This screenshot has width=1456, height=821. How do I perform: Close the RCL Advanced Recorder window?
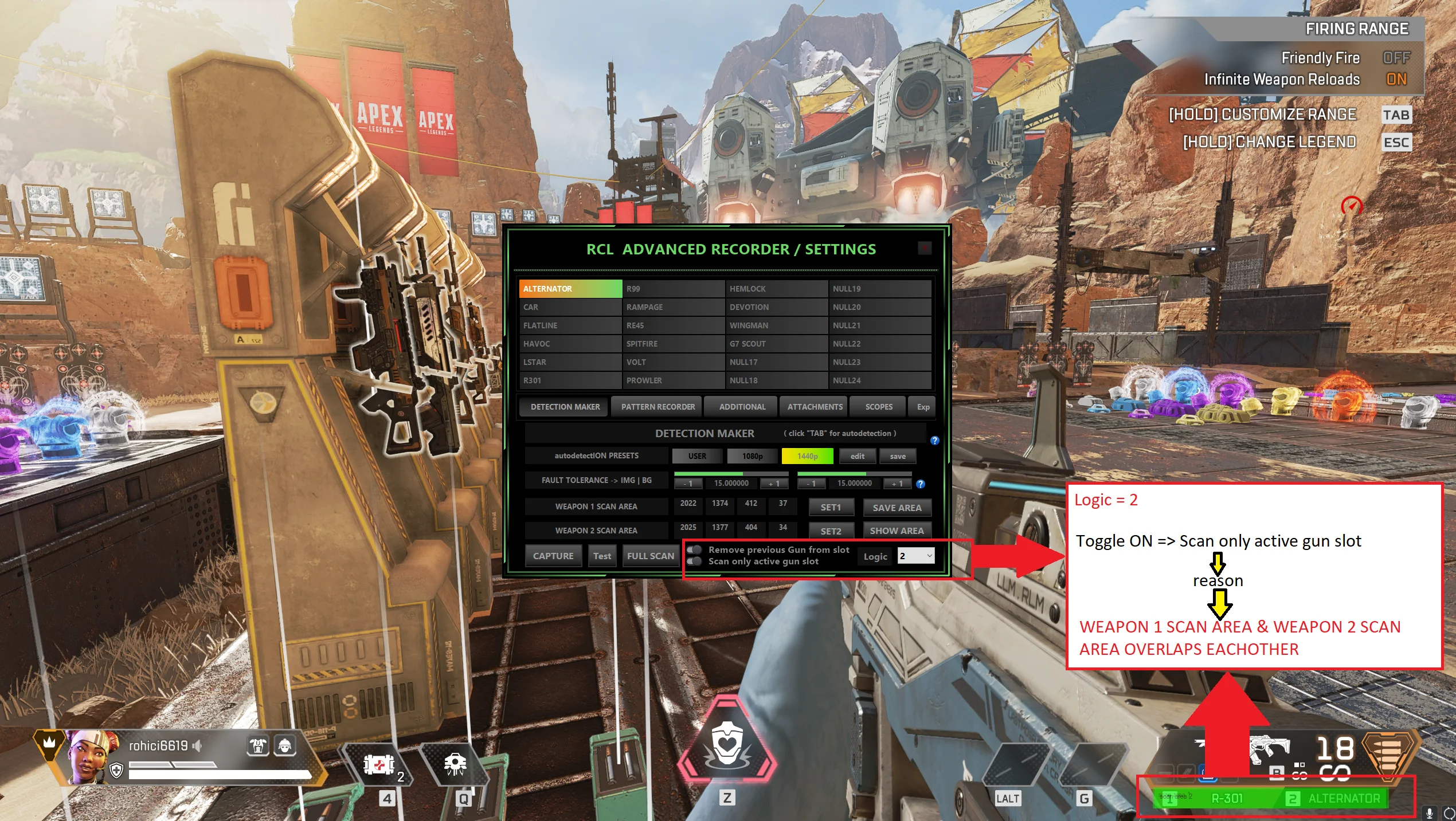point(924,248)
